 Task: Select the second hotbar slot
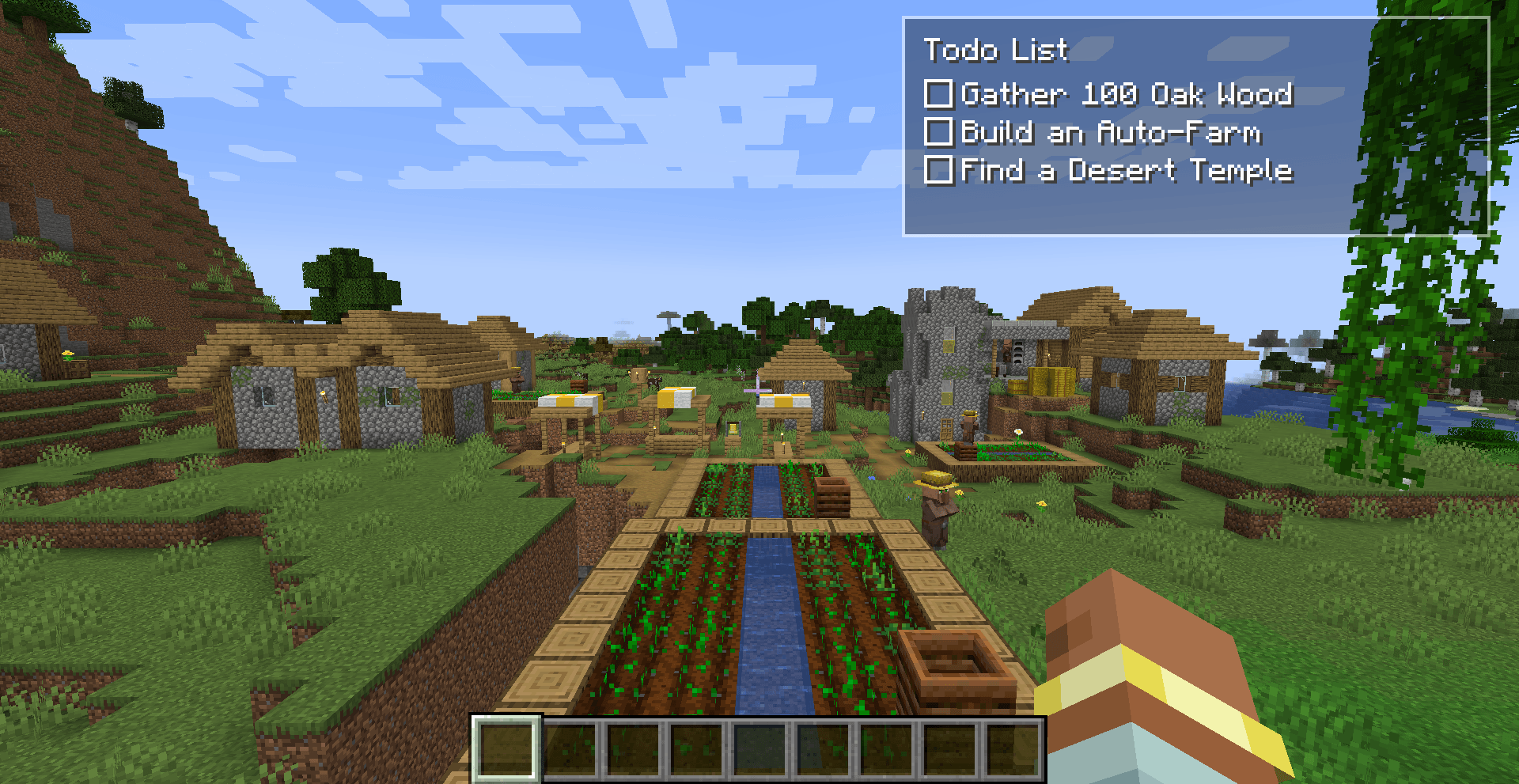coord(571,750)
